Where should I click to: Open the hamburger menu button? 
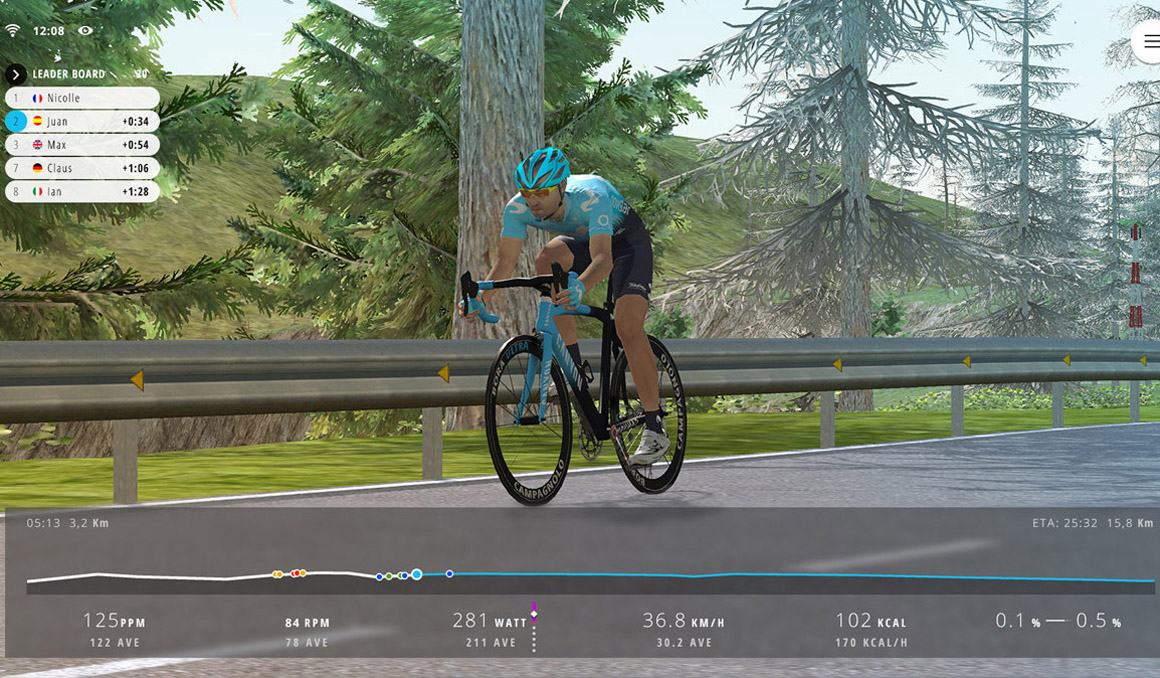[x=1150, y=42]
